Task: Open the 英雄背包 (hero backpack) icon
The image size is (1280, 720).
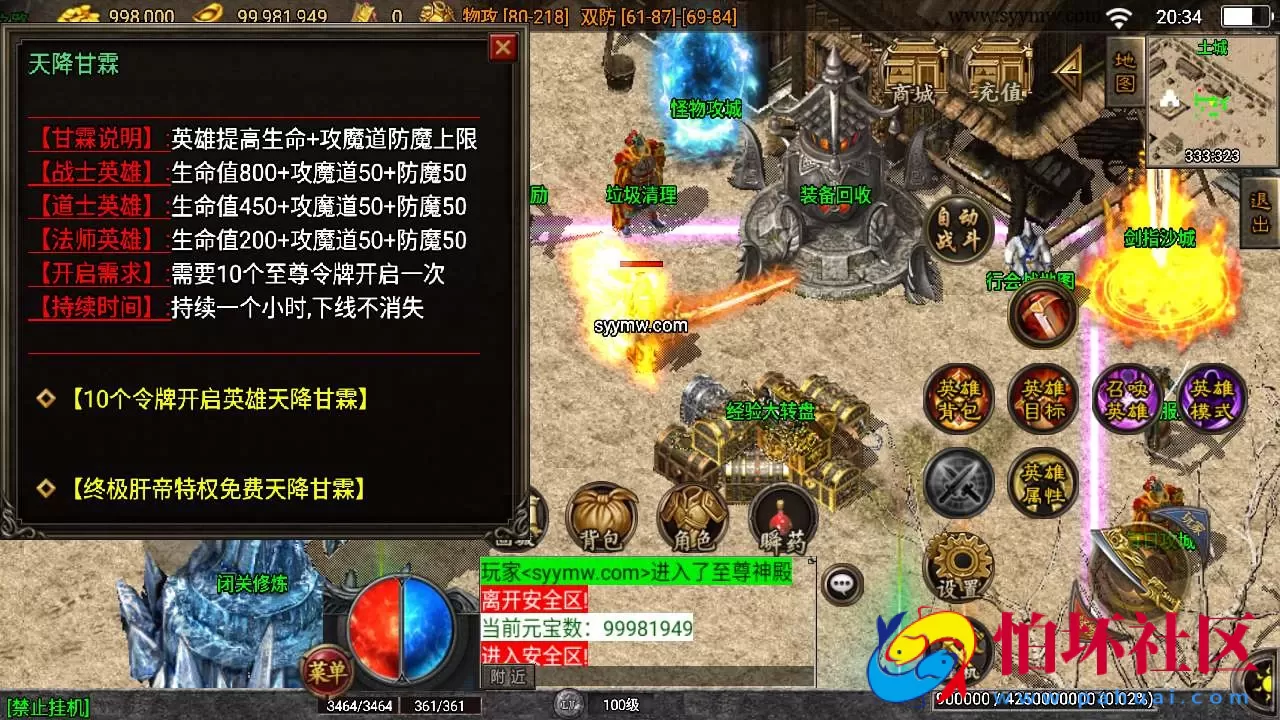Action: (958, 398)
